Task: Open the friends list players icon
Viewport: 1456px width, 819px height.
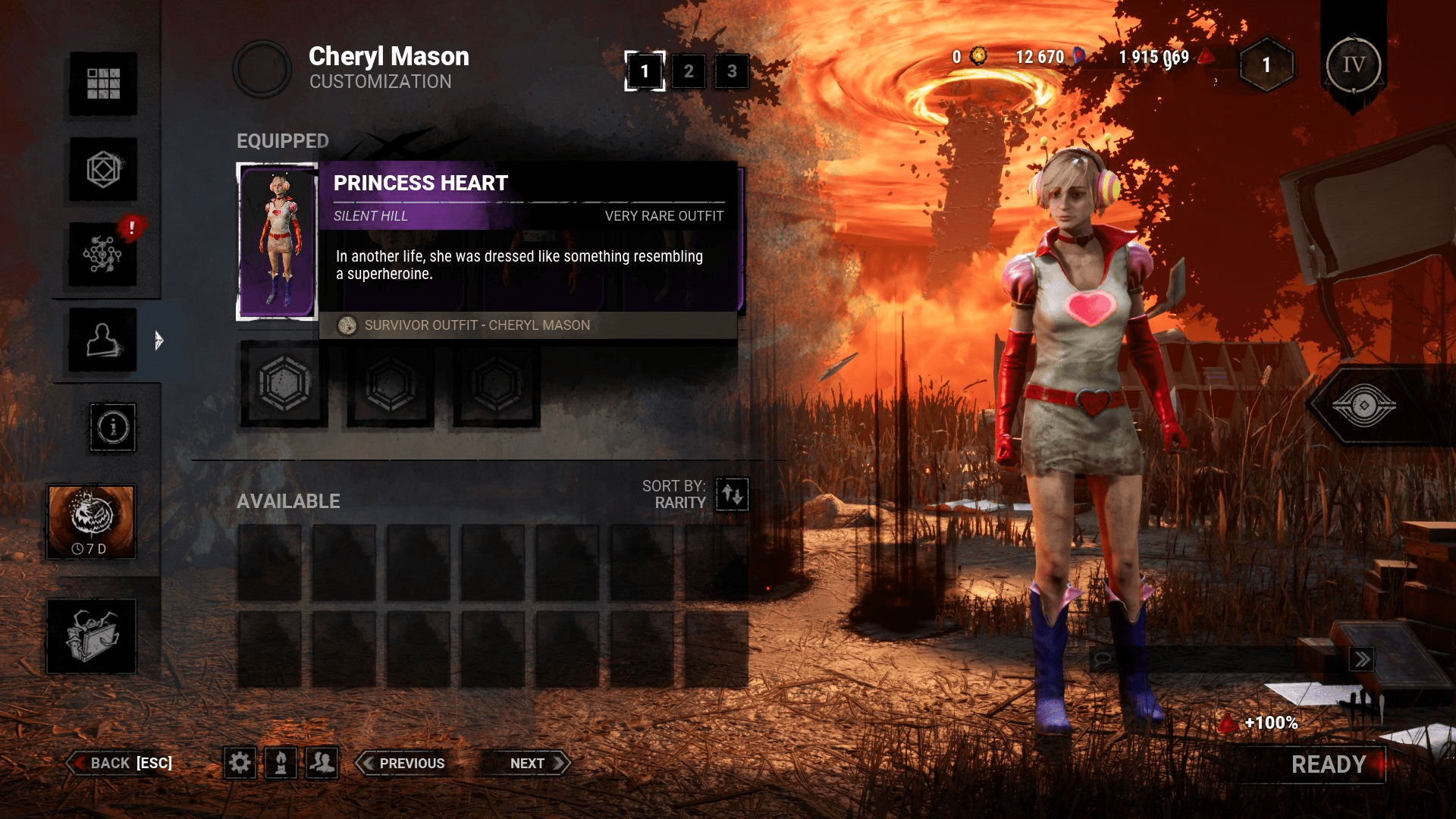Action: point(322,763)
